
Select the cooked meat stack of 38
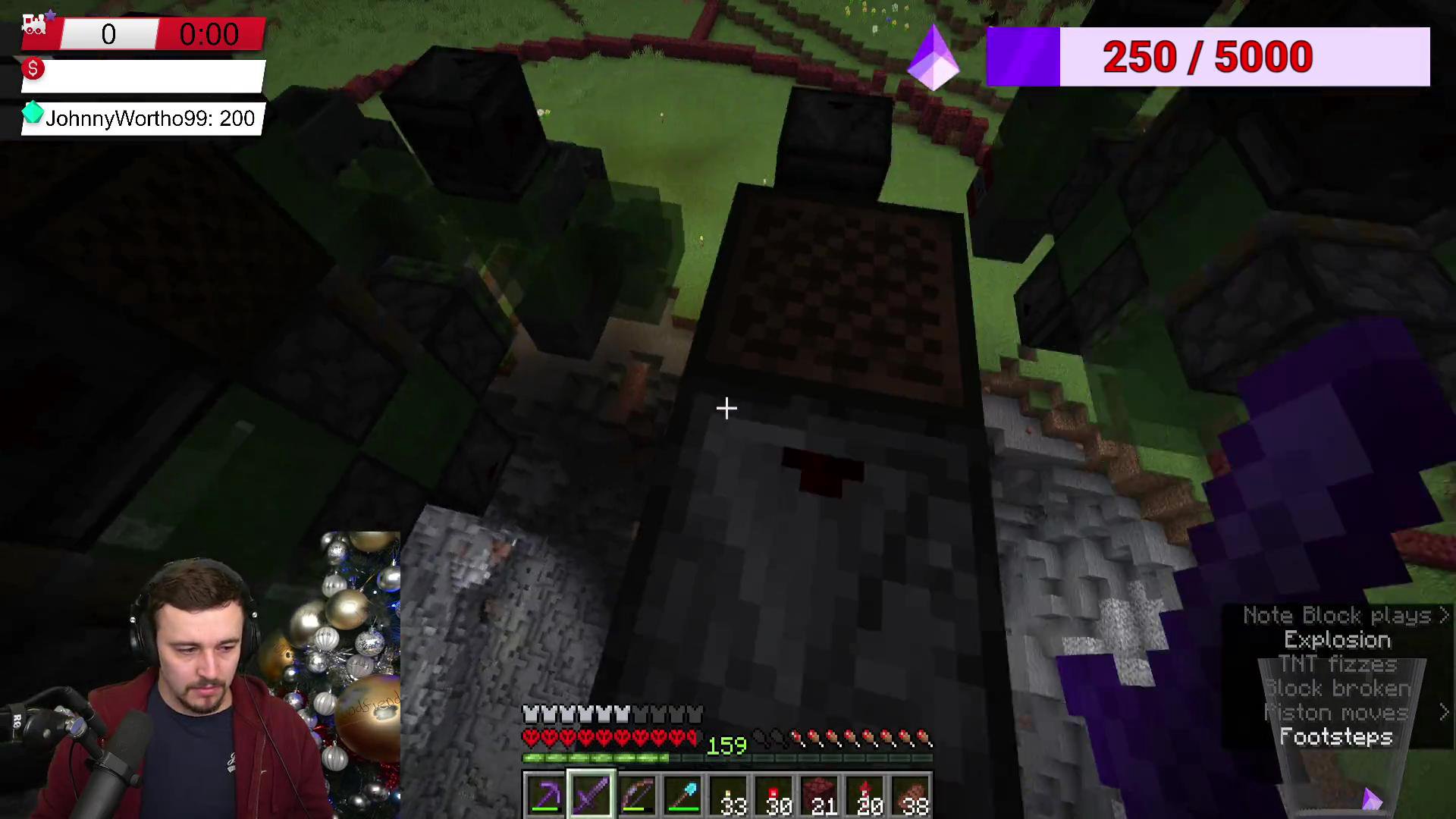911,795
